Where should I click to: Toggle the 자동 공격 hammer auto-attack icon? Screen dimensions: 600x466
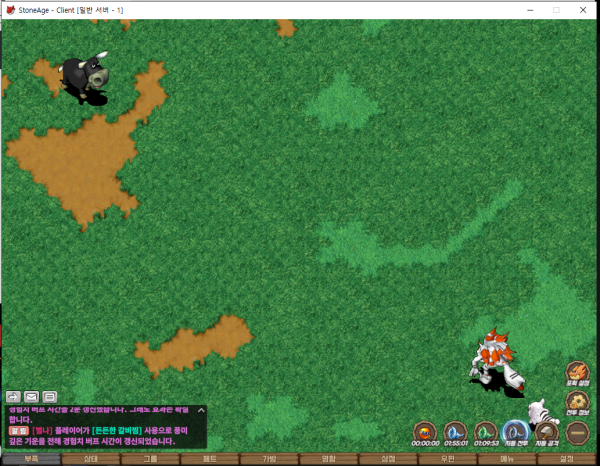coord(546,432)
